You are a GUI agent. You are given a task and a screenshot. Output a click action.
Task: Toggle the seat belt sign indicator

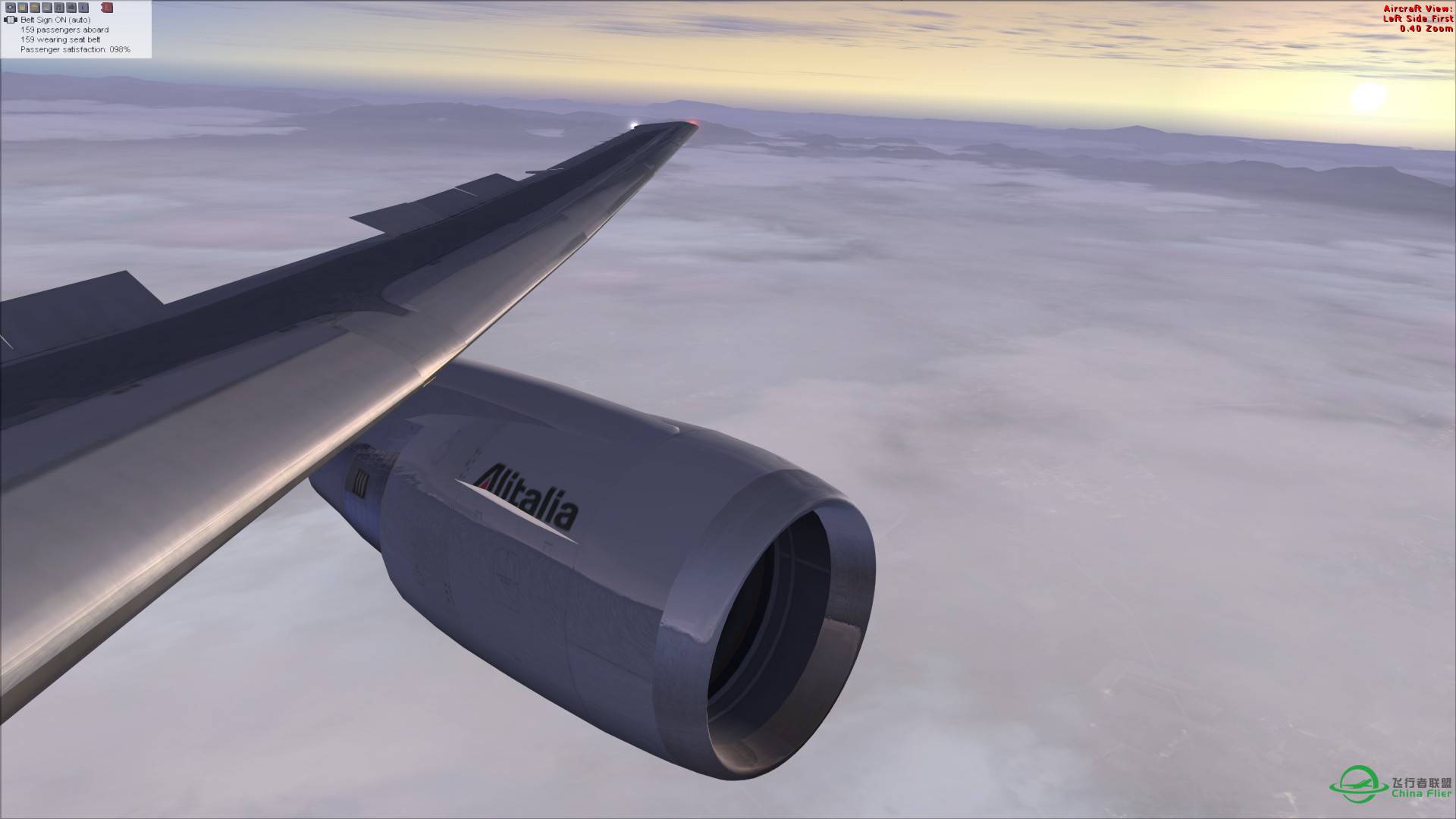[x=10, y=20]
